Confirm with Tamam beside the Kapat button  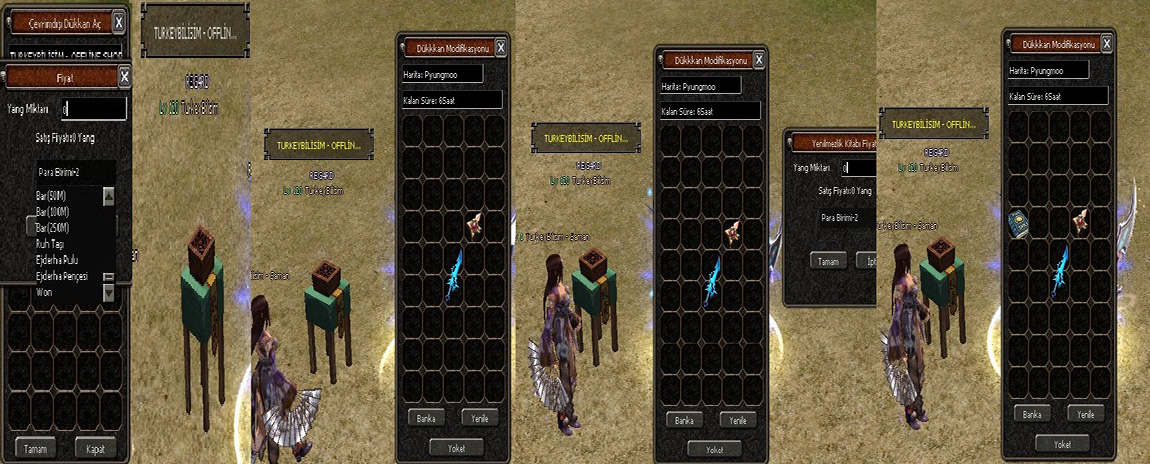pos(36,448)
